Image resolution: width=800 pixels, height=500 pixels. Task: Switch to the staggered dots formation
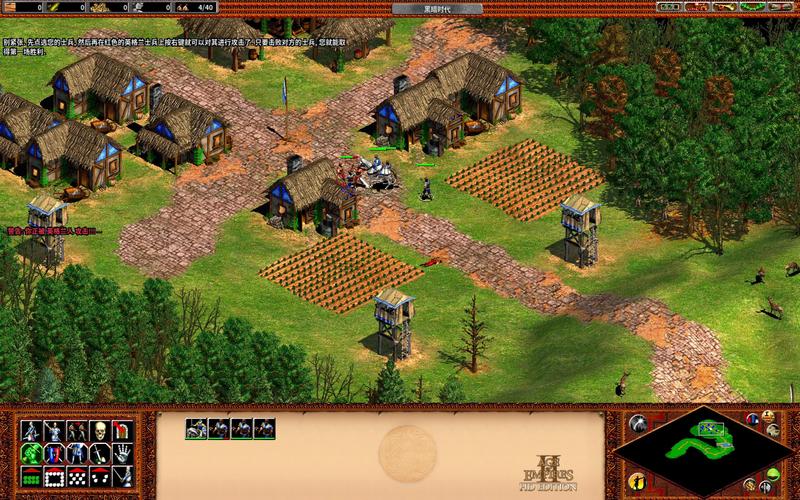pyautogui.click(x=77, y=476)
